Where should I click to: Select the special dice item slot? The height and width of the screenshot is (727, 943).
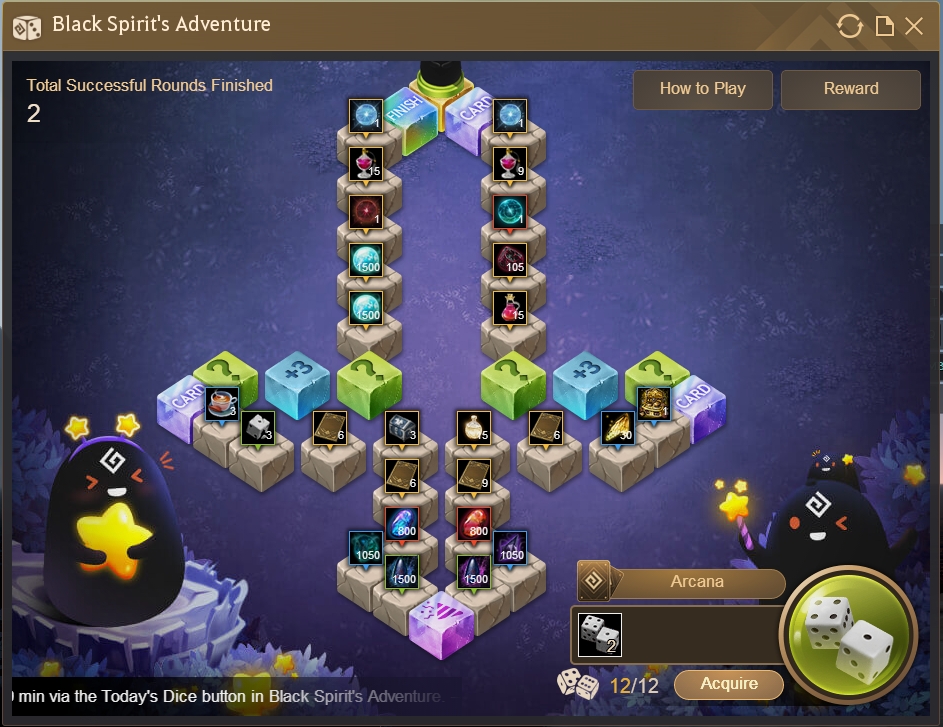tap(600, 634)
